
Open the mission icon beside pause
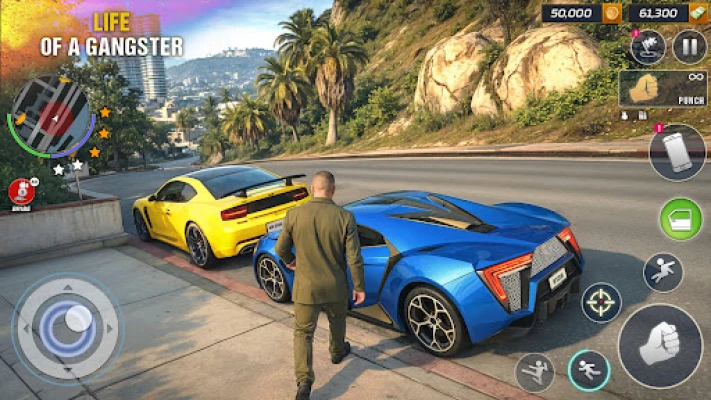[x=647, y=46]
